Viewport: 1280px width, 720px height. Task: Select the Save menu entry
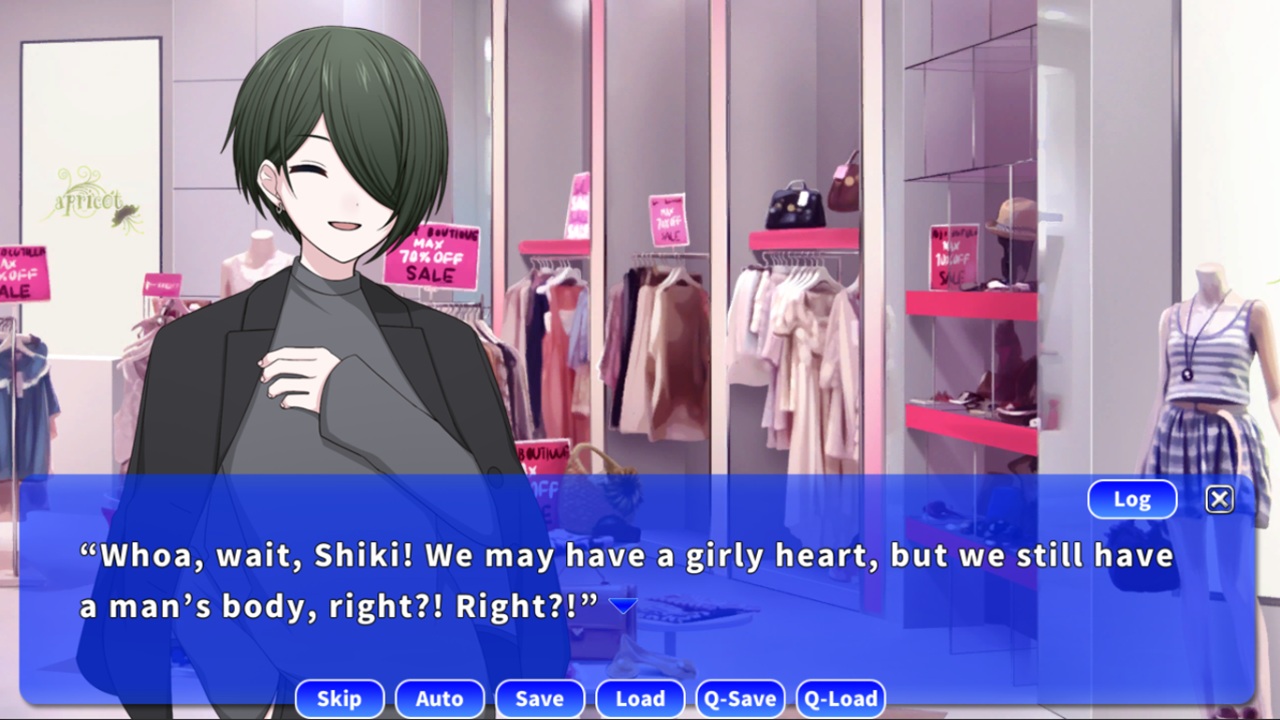(x=540, y=698)
